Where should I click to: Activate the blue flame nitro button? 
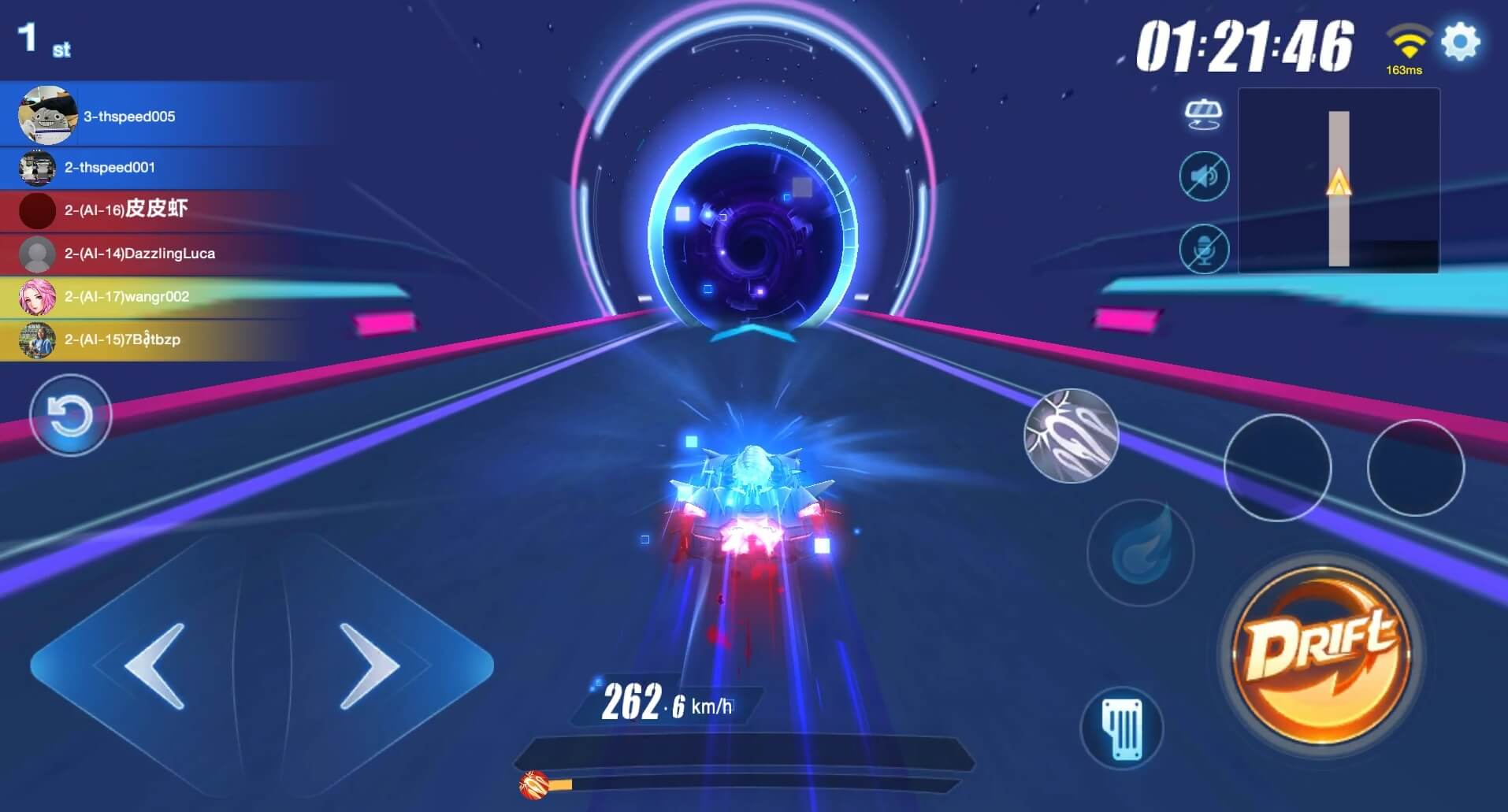tap(1140, 552)
